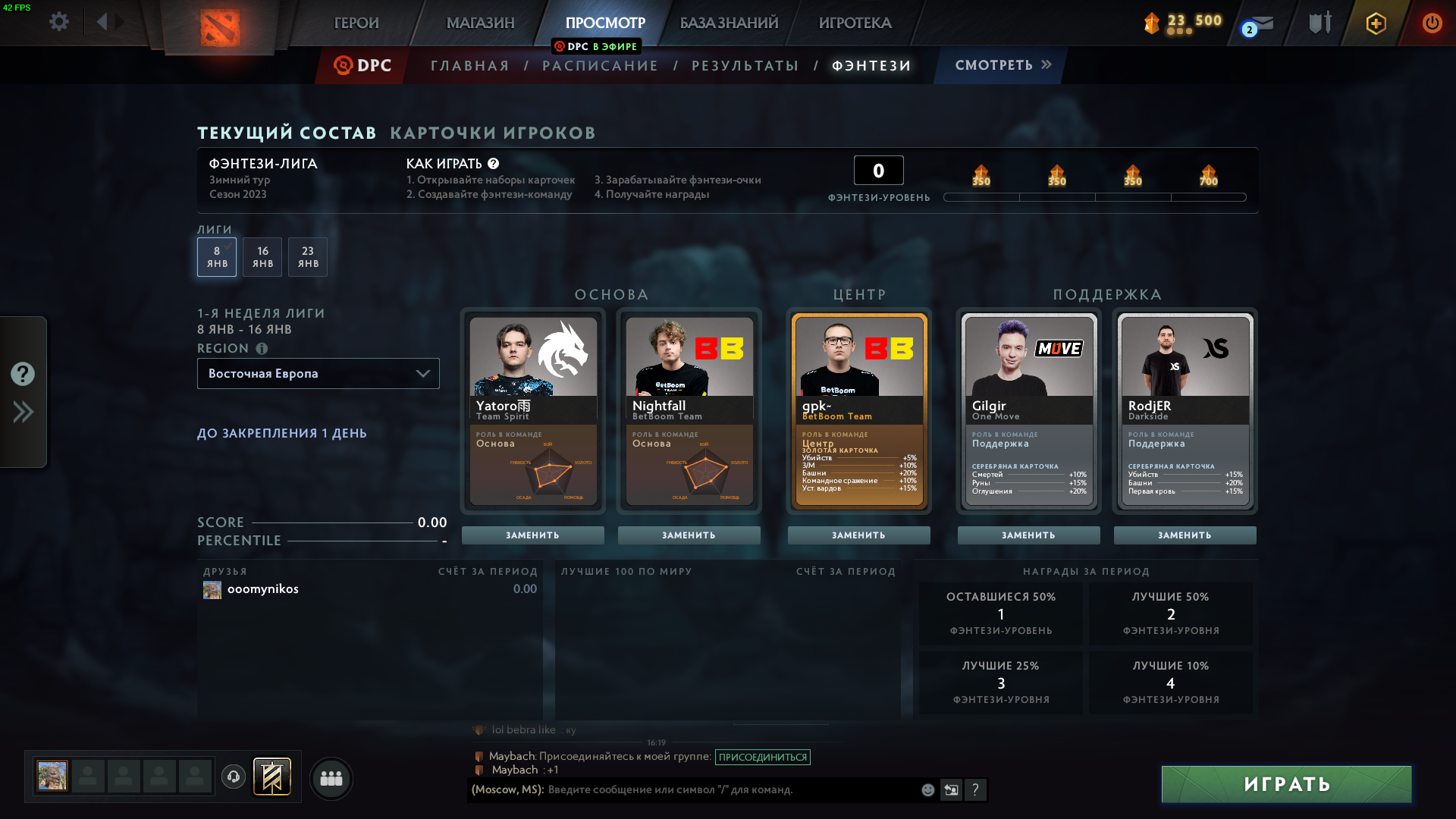The image size is (1456, 819).
Task: Choose the 23 ЯНВ league date
Action: tap(308, 257)
